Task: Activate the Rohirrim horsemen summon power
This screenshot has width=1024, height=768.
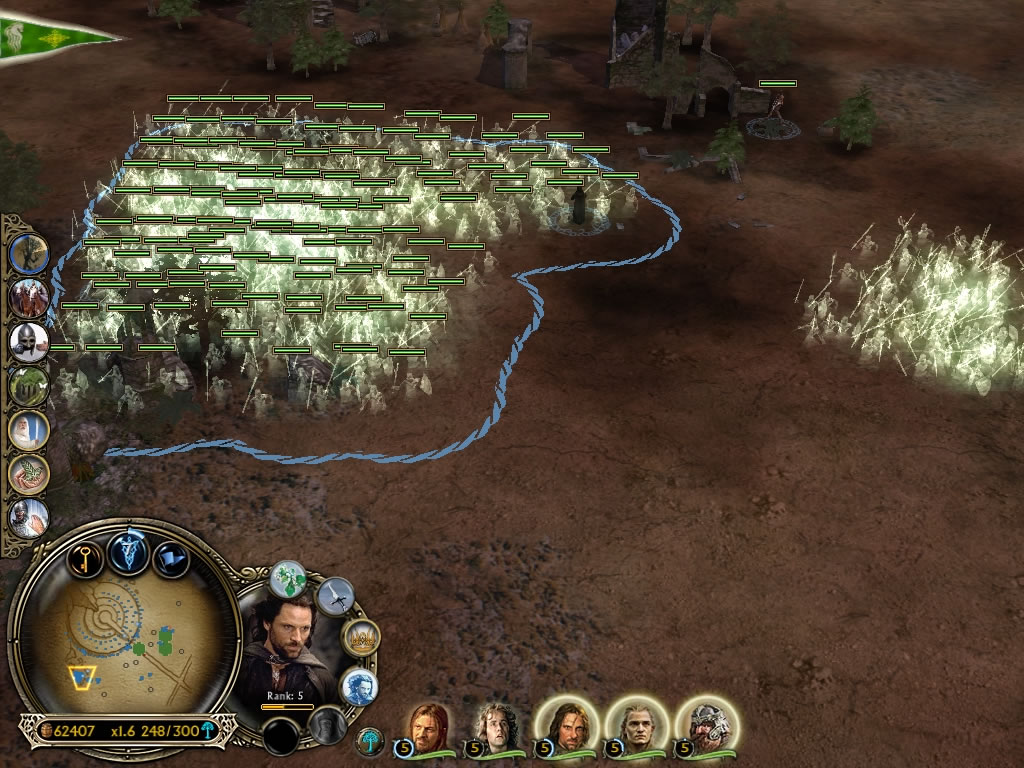Action: (29, 298)
